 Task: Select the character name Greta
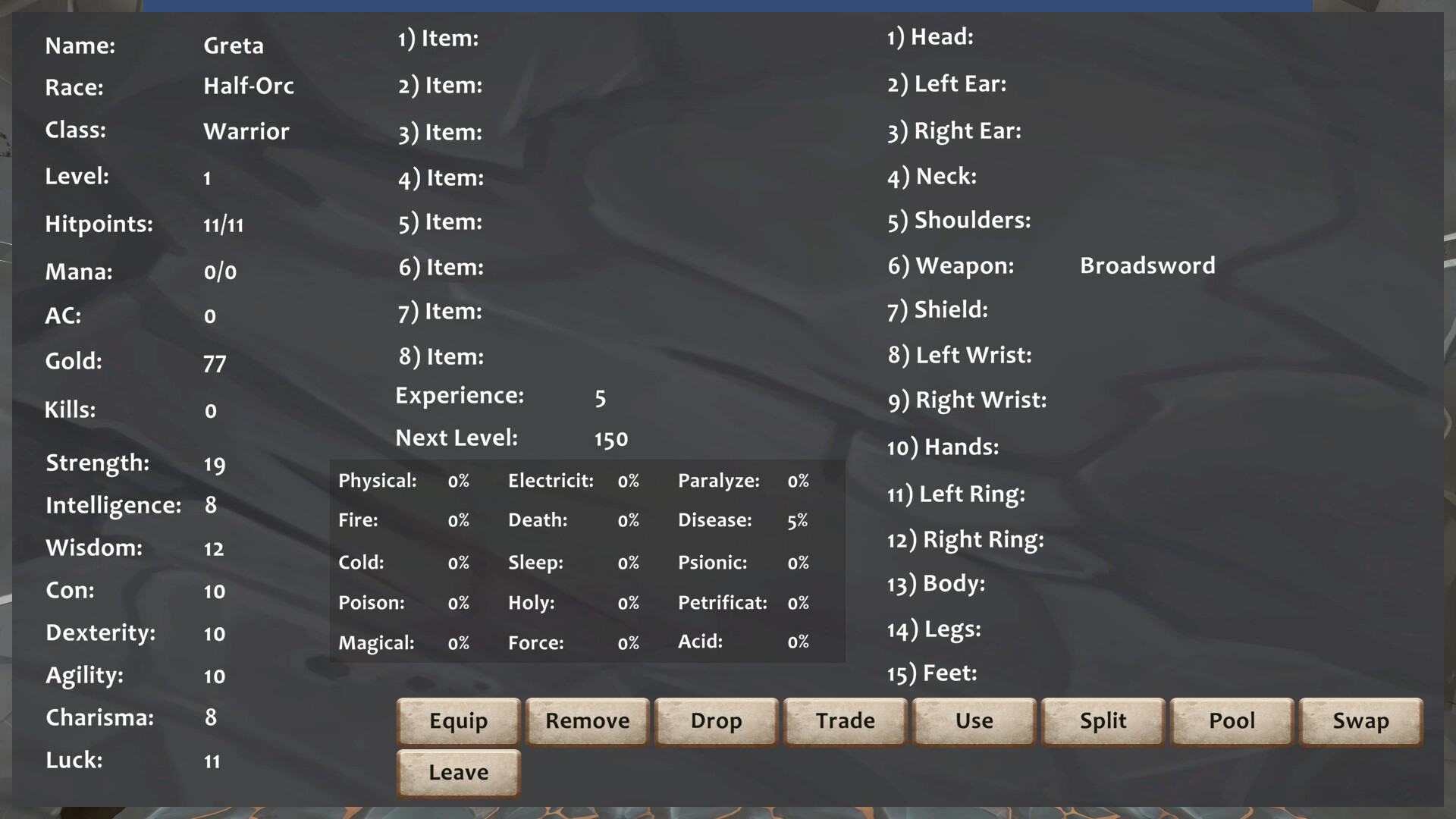pos(234,45)
